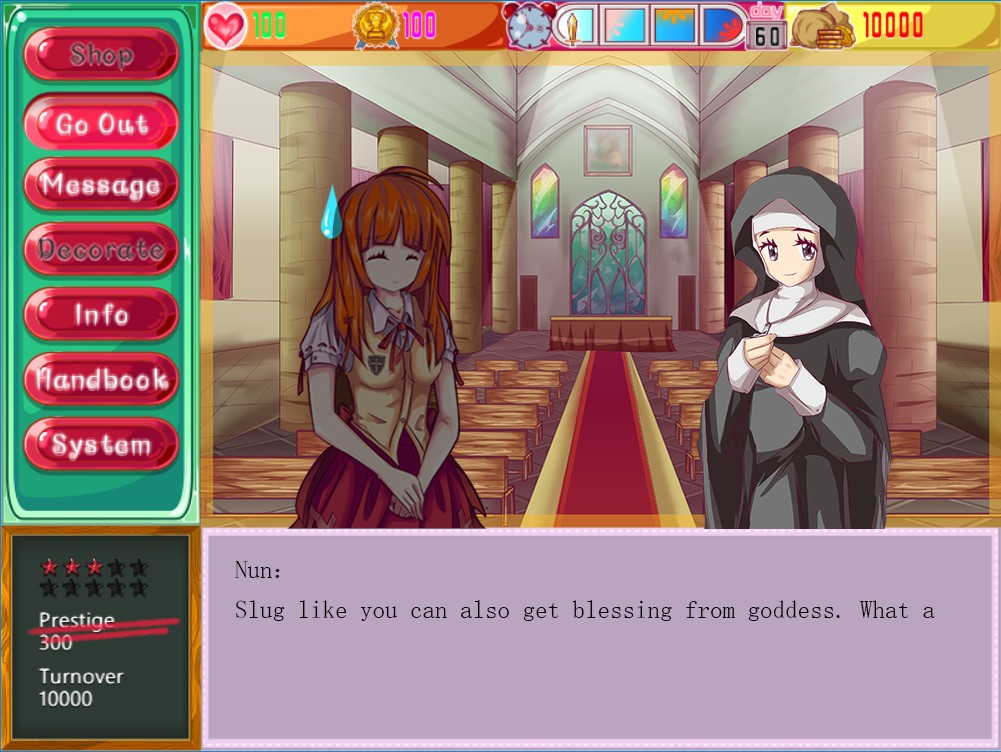
Task: Open the Shop menu
Action: click(100, 54)
